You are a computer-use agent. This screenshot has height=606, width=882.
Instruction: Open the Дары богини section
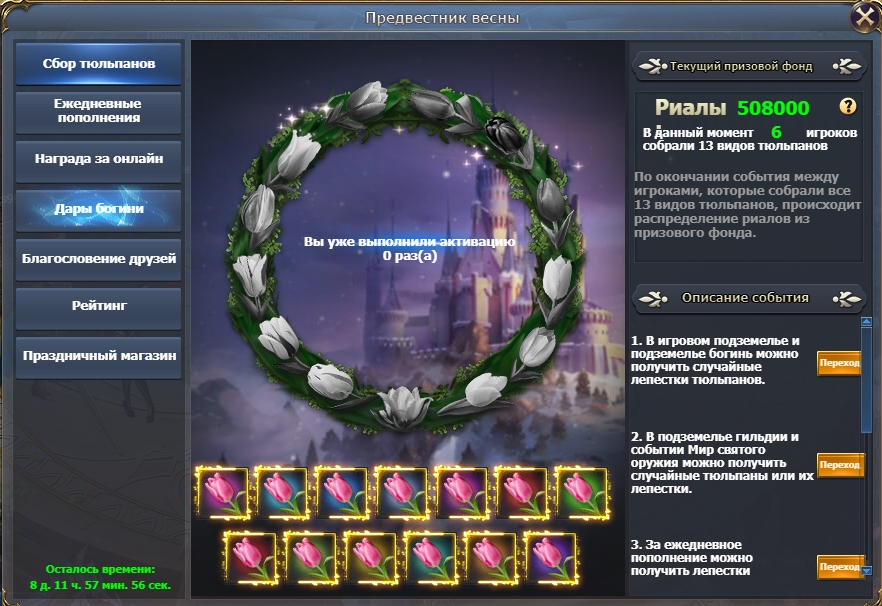99,209
